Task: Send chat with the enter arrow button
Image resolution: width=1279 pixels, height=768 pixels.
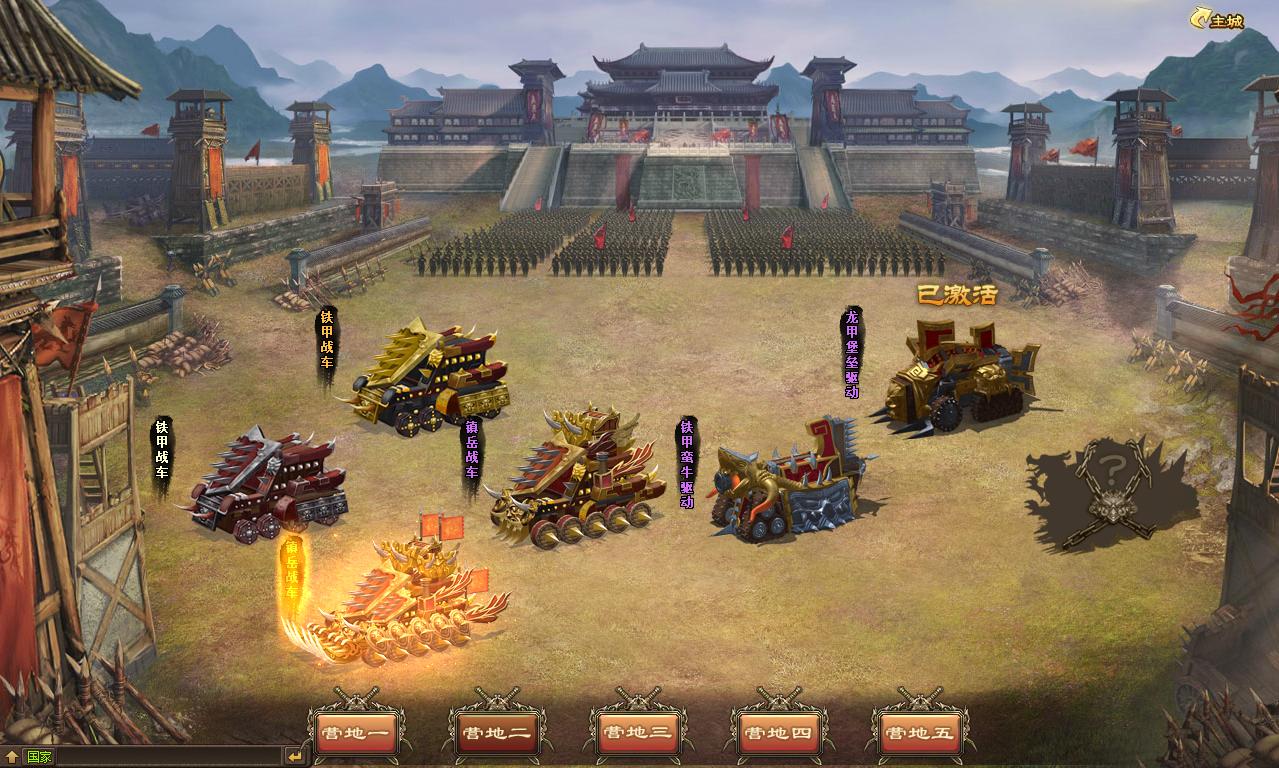Action: pos(294,757)
